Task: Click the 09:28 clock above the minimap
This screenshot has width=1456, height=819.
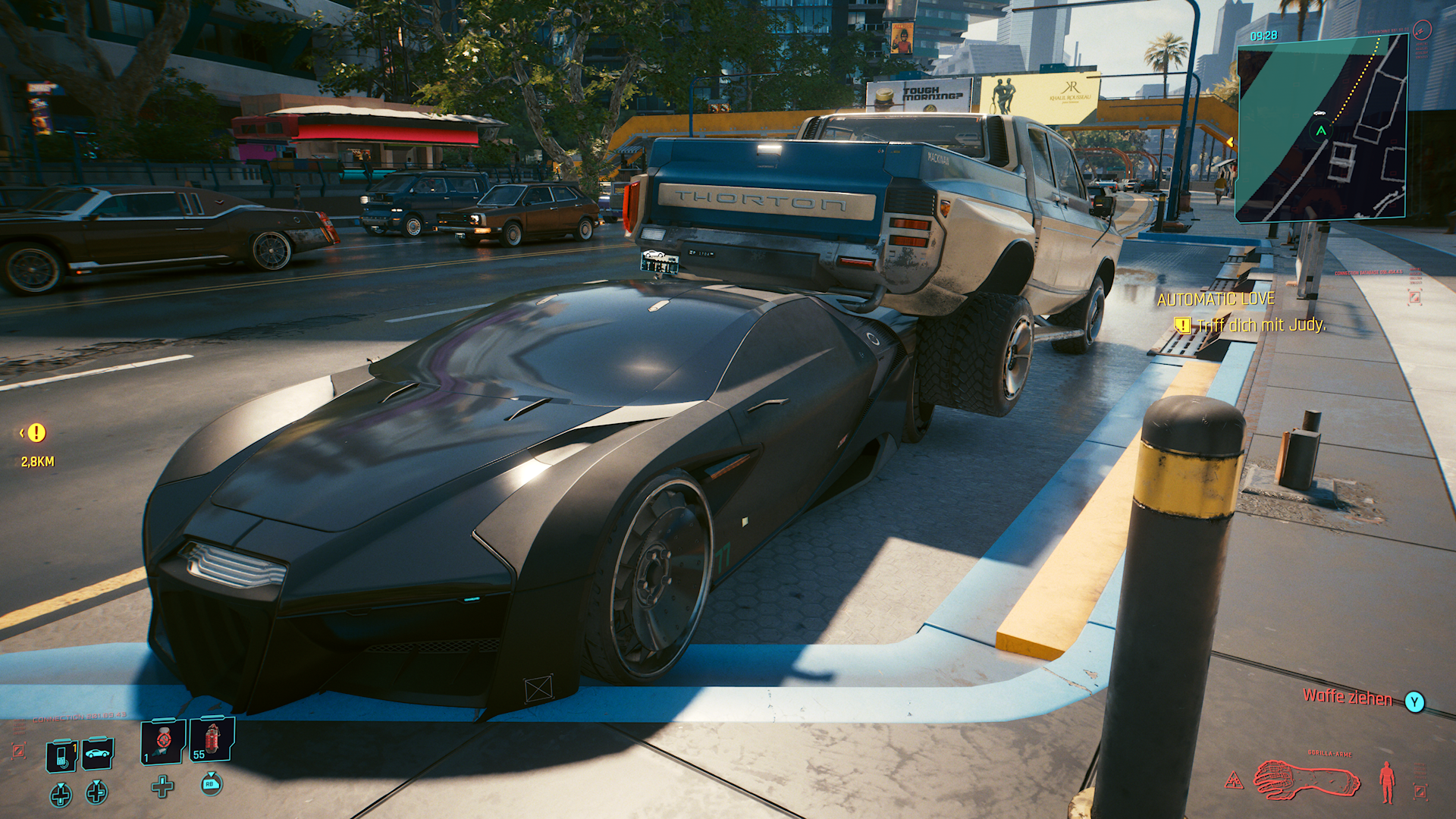Action: [1263, 35]
